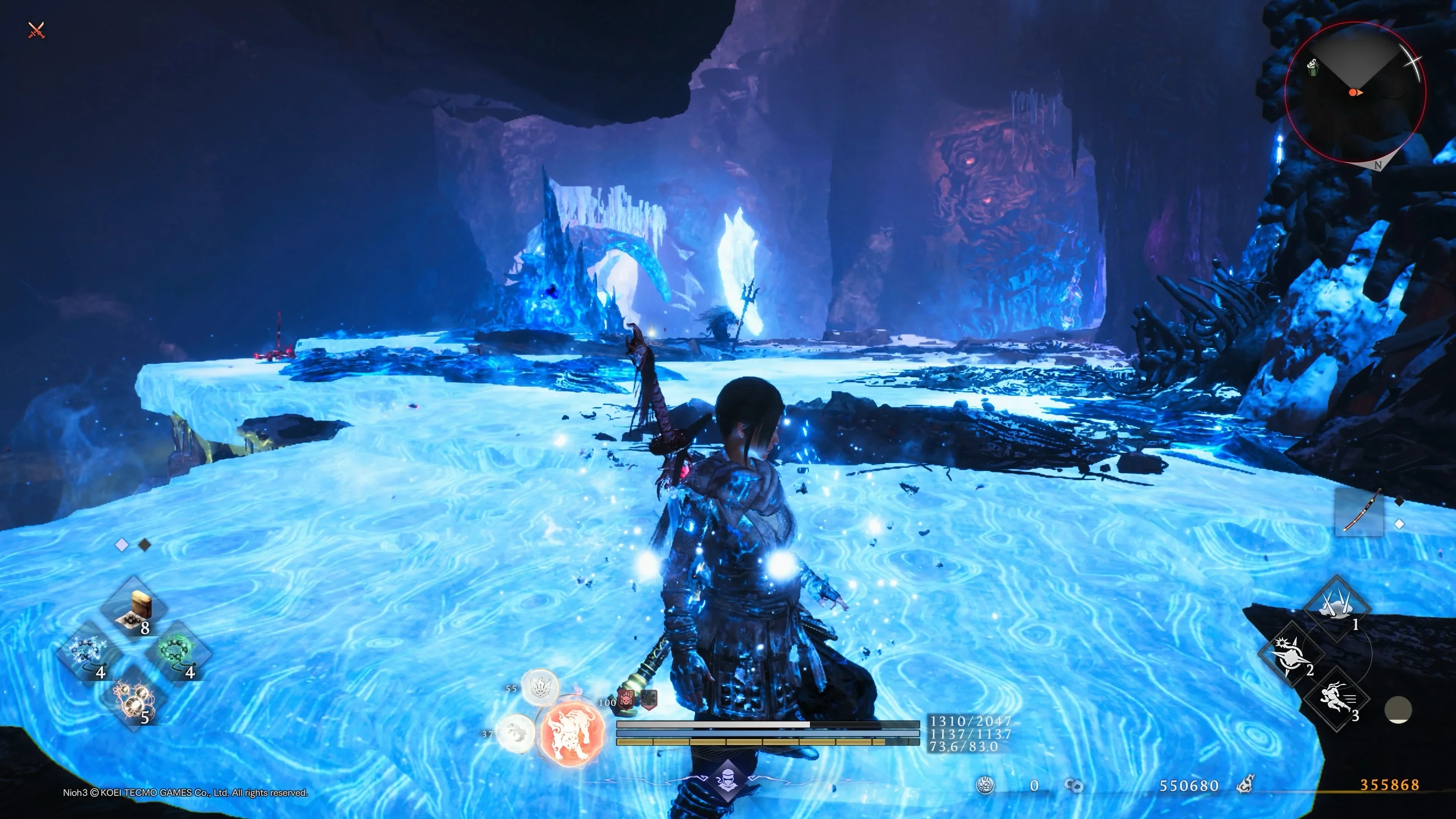This screenshot has height=819, width=1456.
Task: Click the round gauge beside skill 3
Action: point(1398,710)
